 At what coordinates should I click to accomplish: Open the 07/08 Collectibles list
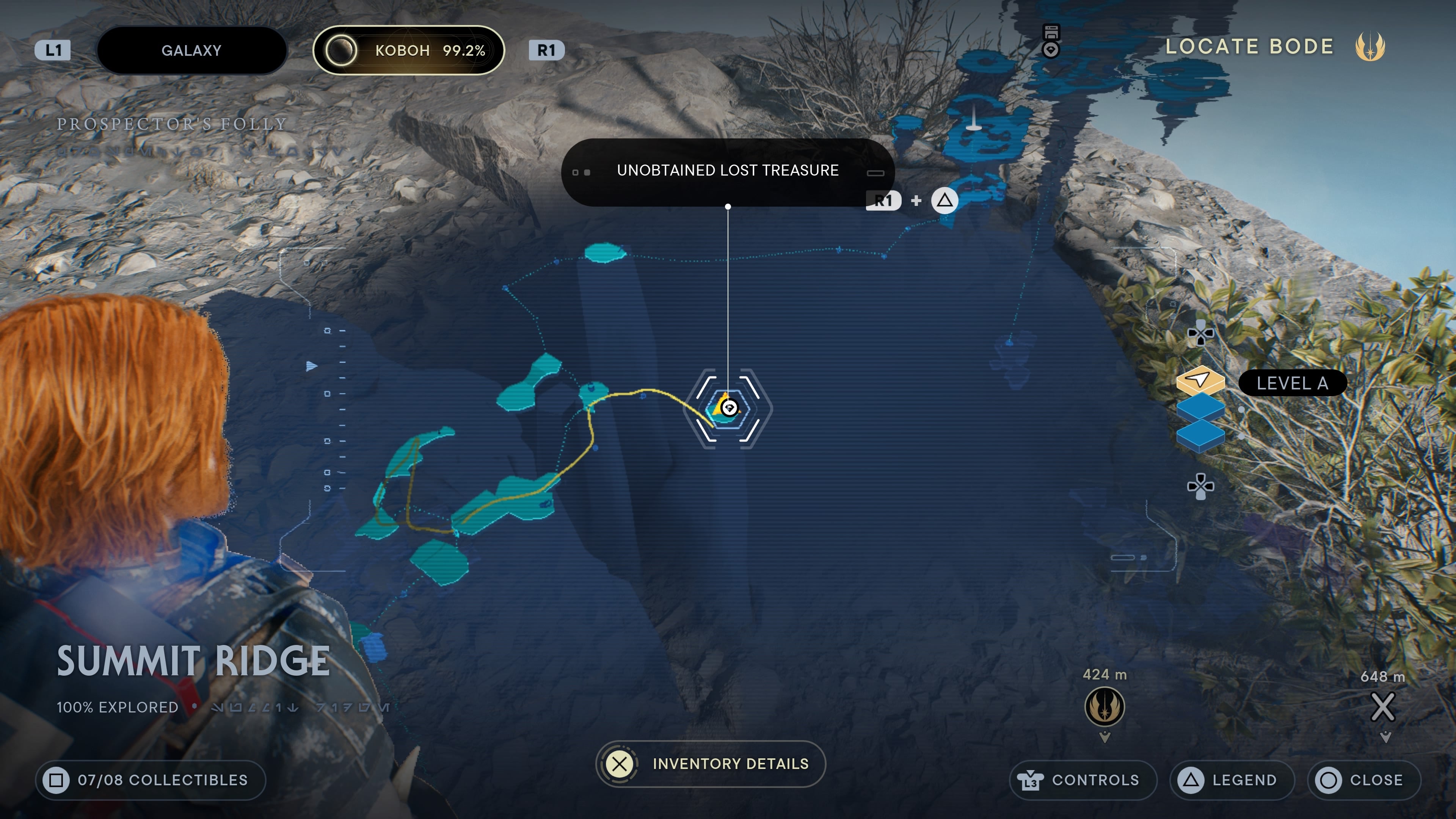pyautogui.click(x=151, y=780)
